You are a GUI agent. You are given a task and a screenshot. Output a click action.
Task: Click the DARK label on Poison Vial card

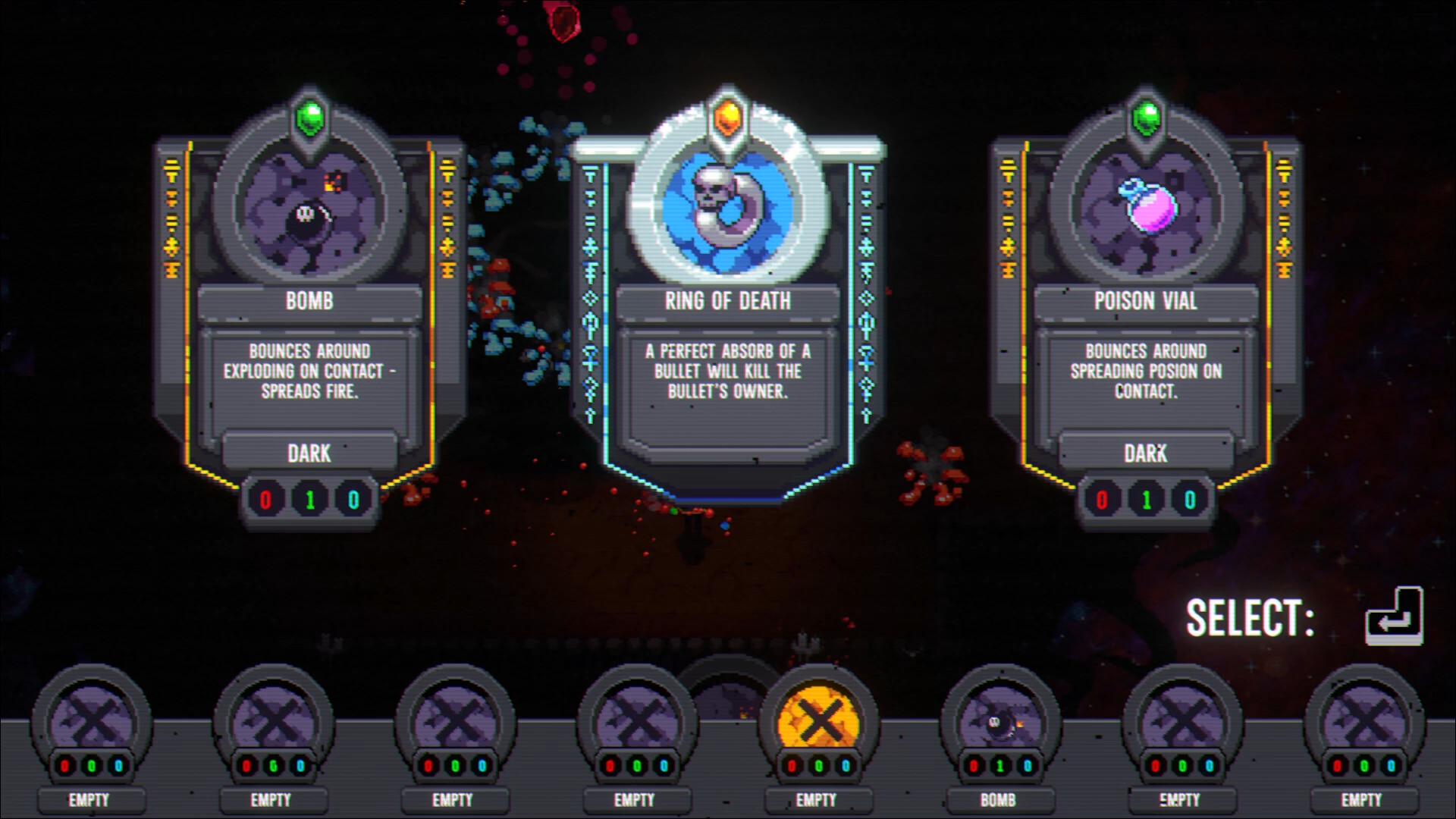click(x=1147, y=453)
